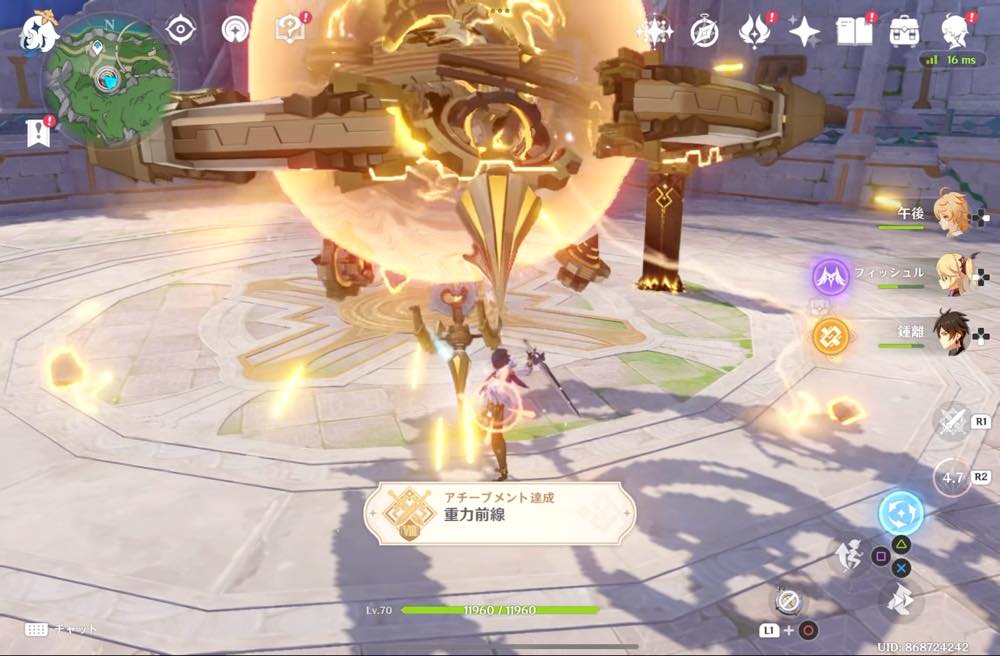Activate the glowing blue elemental burst

click(x=900, y=514)
